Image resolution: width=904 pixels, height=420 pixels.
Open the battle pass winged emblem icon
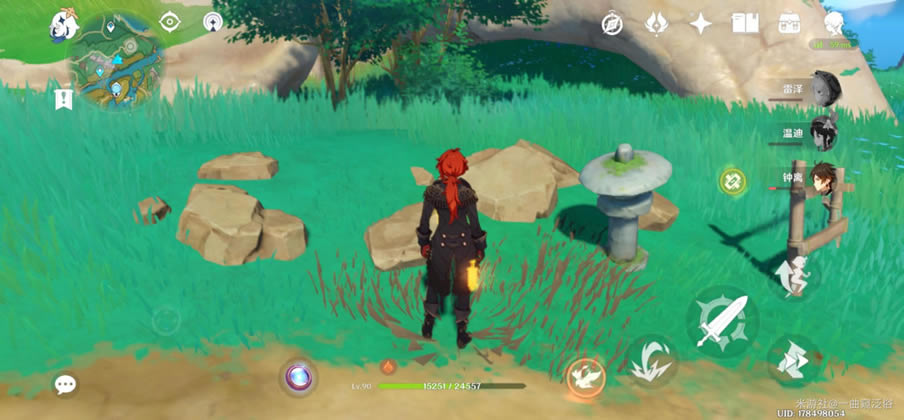click(656, 23)
